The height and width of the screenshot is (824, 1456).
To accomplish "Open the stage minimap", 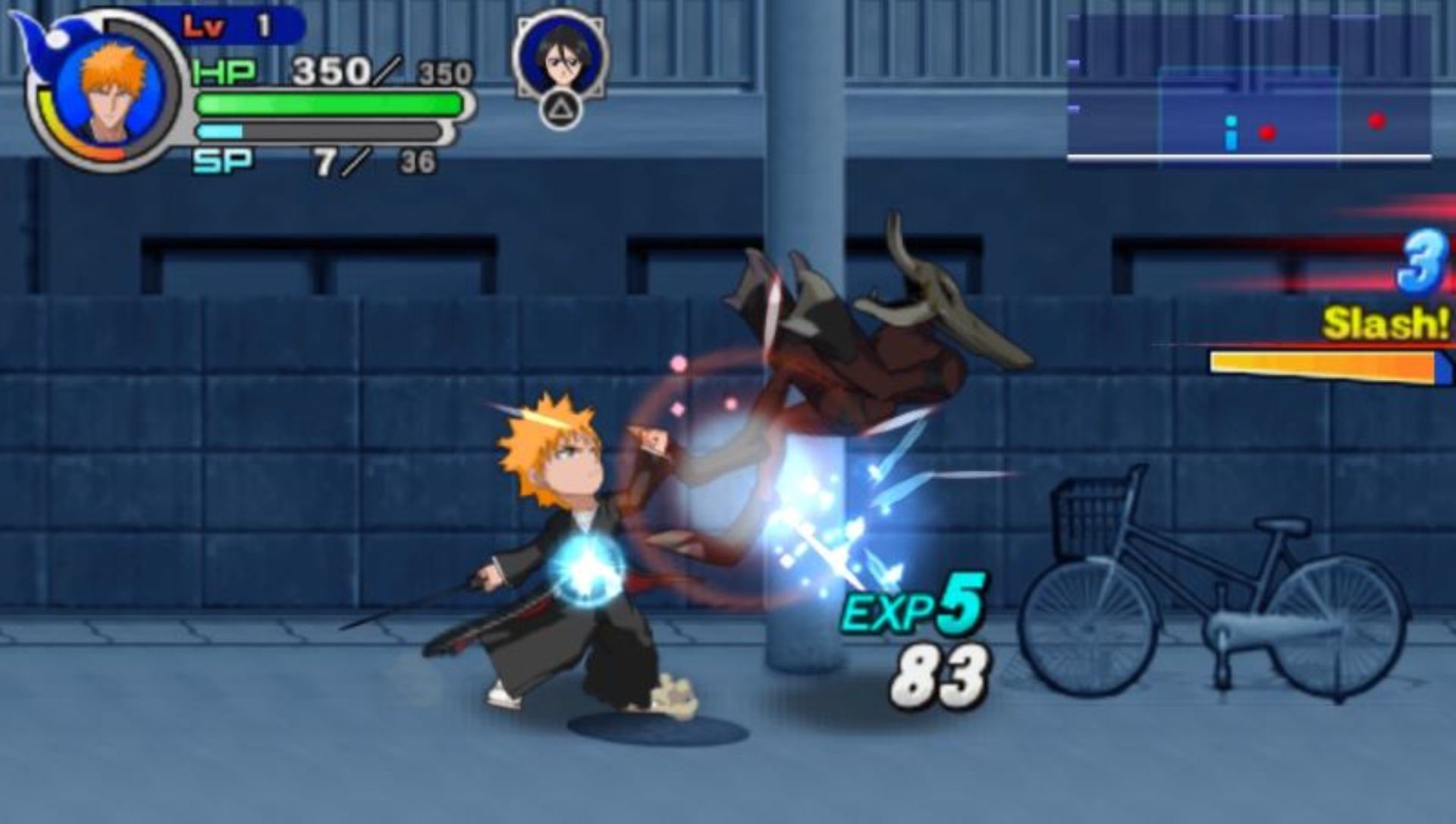I will tap(1248, 89).
